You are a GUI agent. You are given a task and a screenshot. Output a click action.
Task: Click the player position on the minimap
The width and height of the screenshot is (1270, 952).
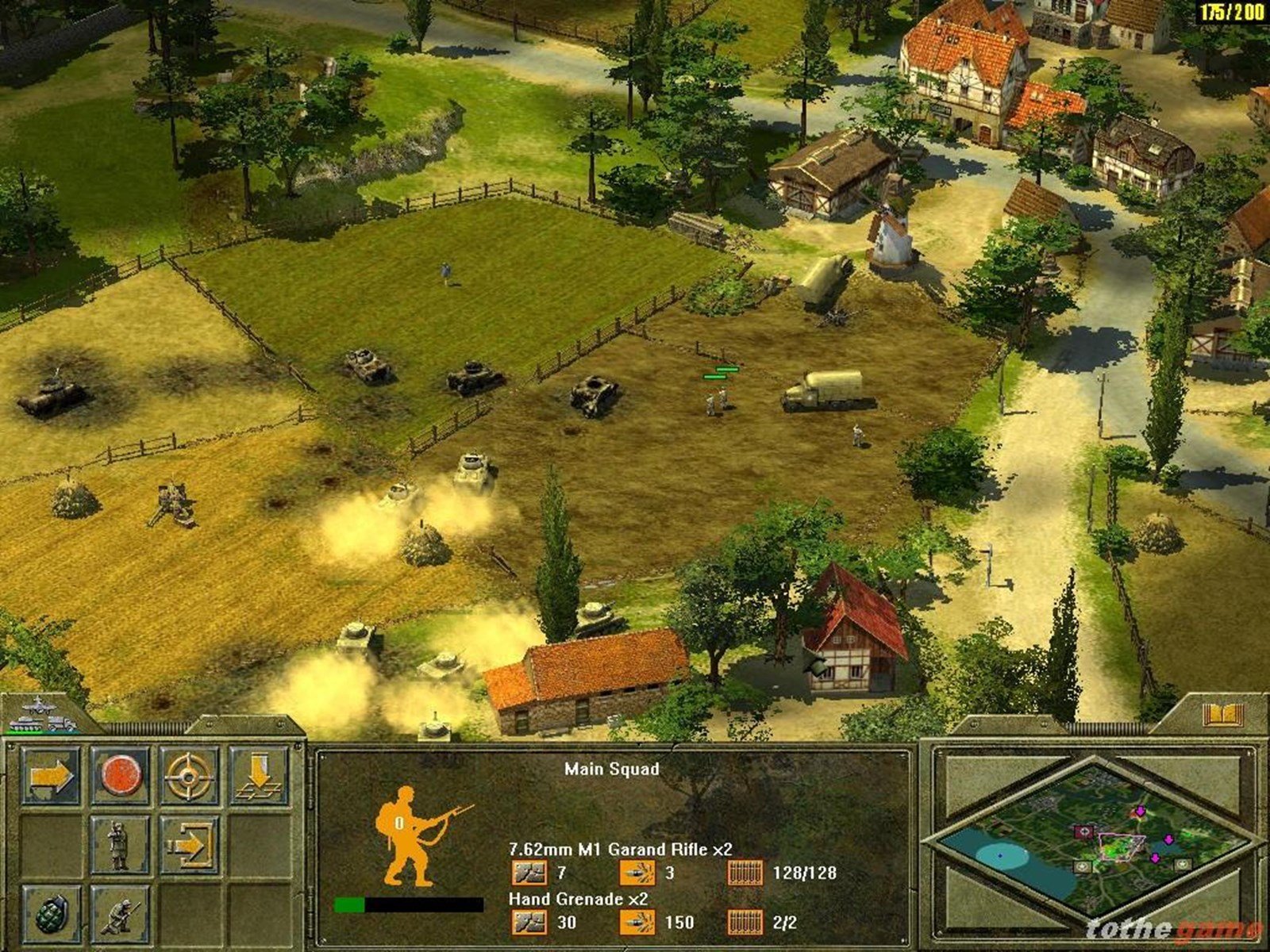[1121, 847]
